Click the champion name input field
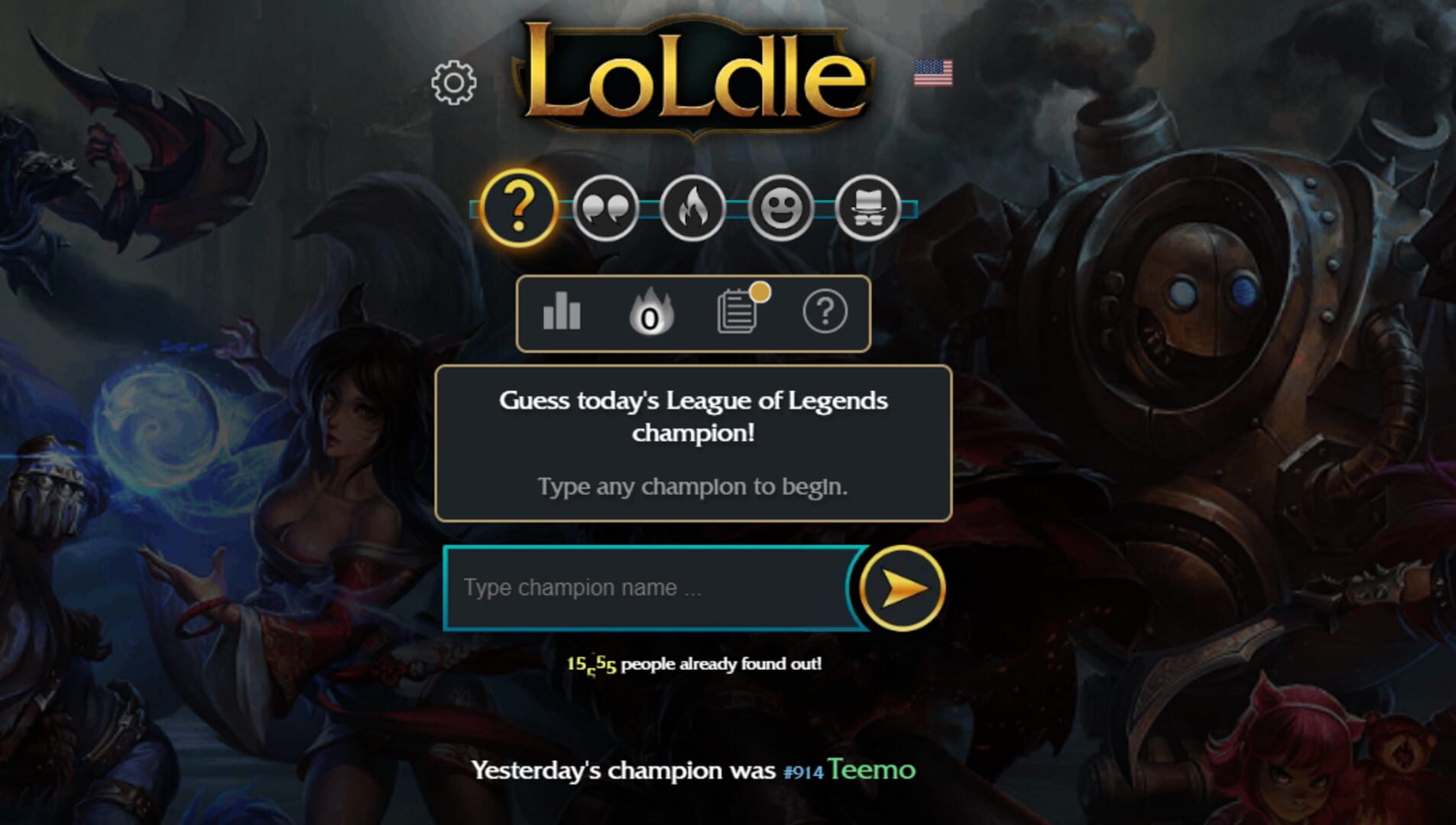Screen dimensions: 1456x825 click(650, 588)
